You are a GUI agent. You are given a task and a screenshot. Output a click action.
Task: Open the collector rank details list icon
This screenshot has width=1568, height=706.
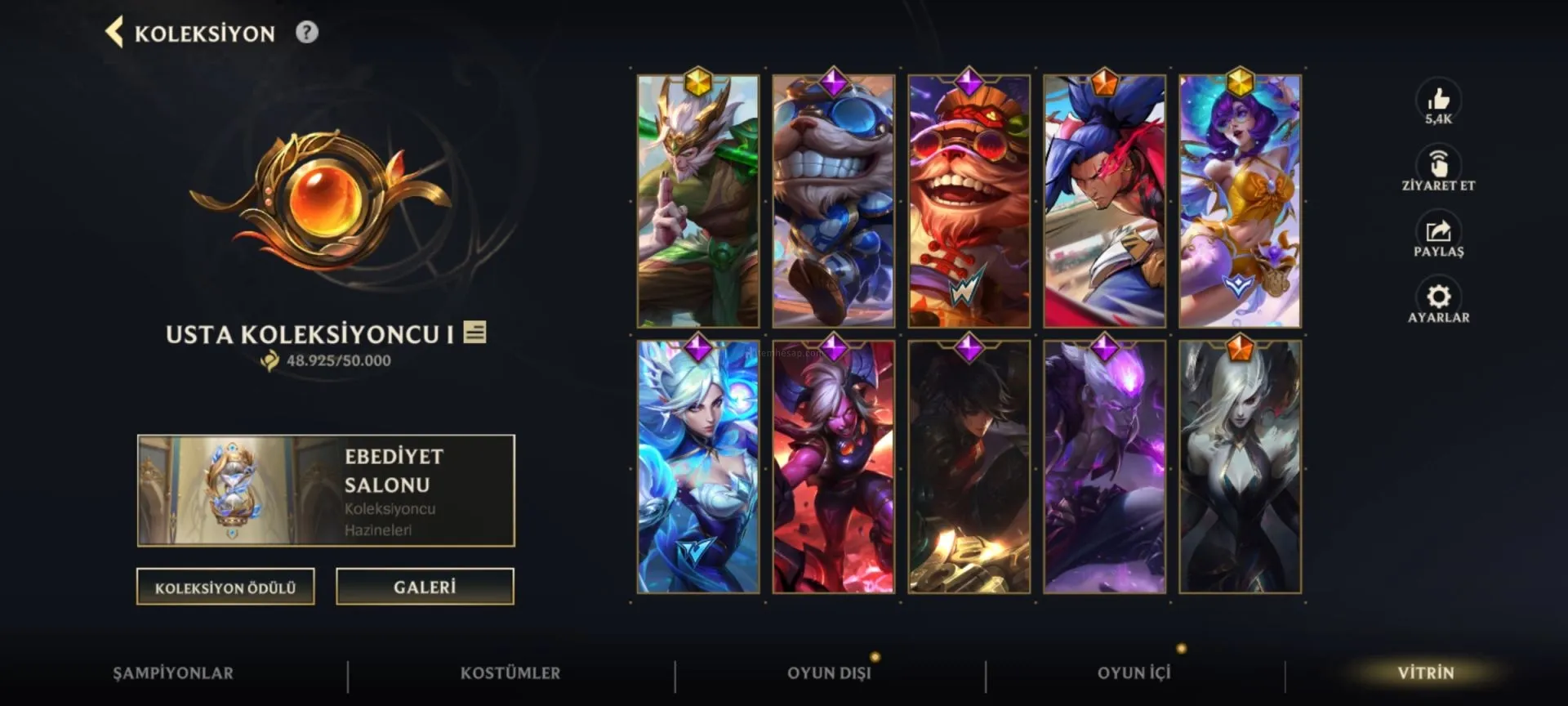474,333
